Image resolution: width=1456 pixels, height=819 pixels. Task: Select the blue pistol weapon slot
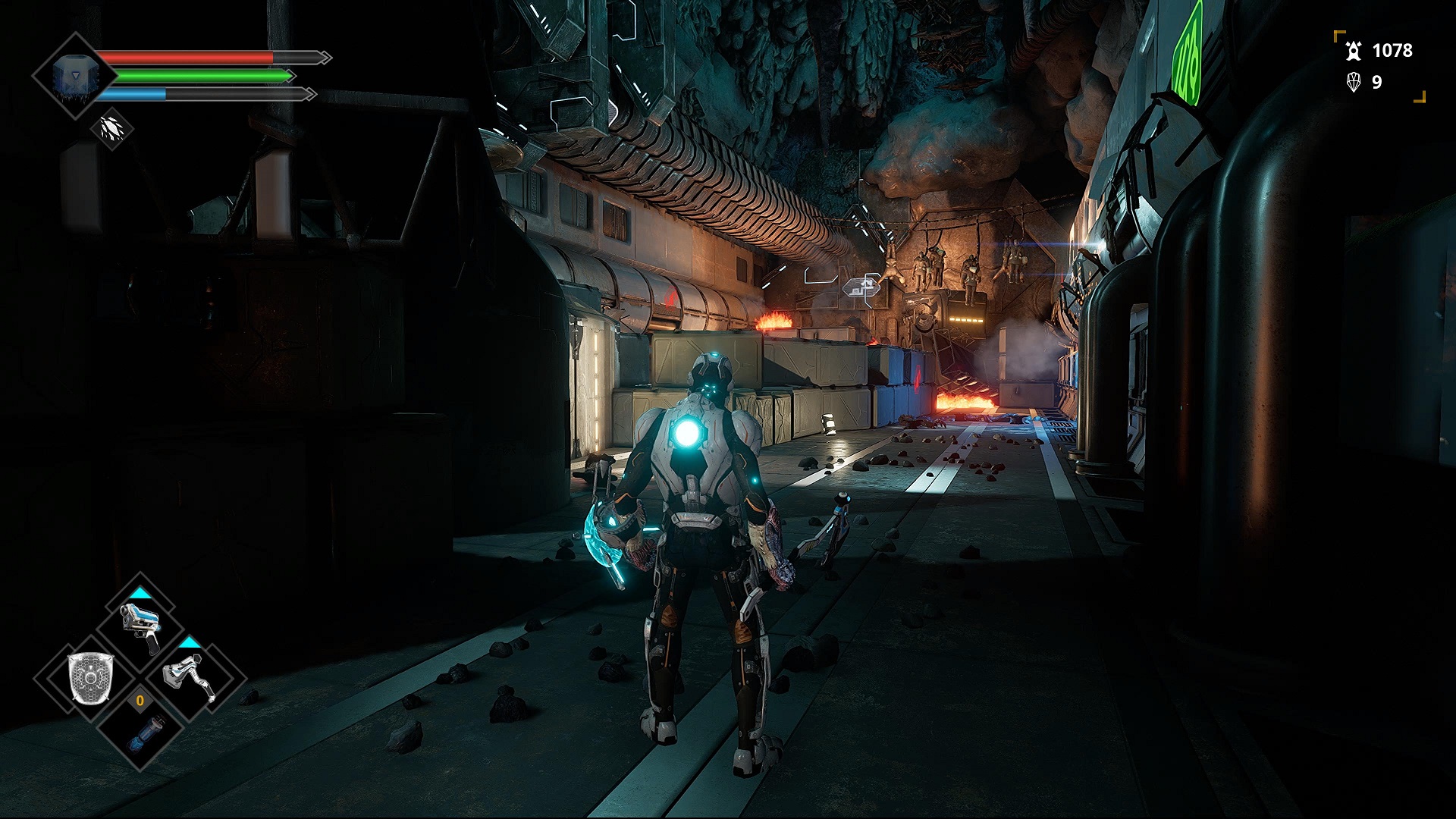coord(140,626)
